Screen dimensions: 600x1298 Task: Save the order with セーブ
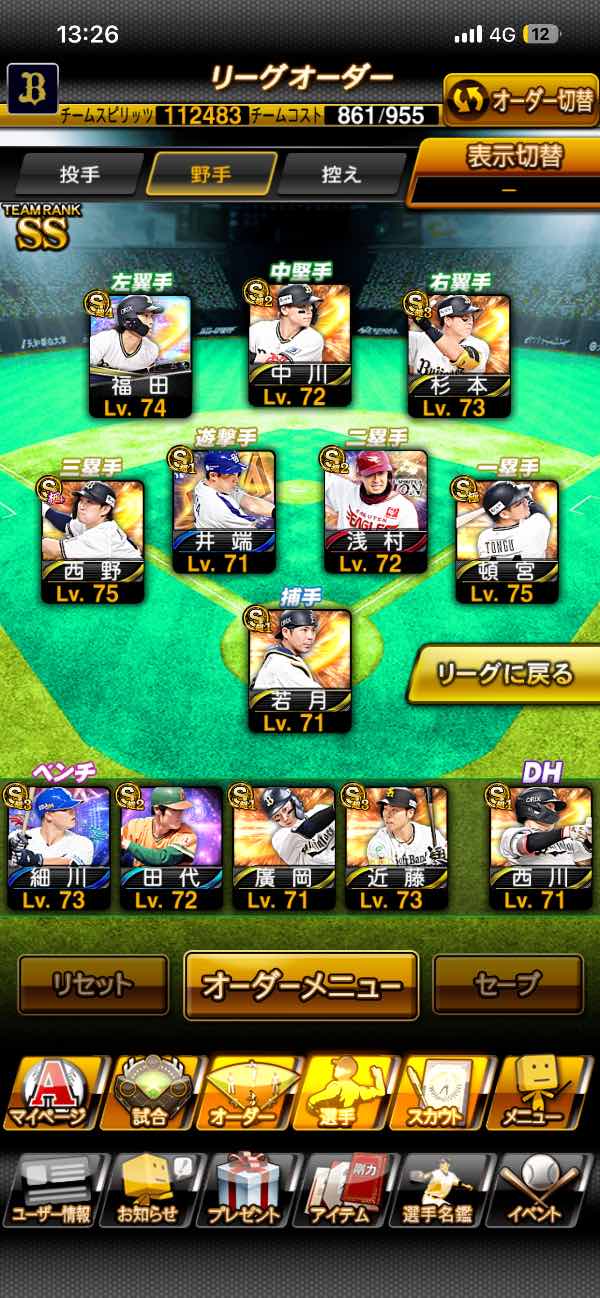tap(507, 984)
